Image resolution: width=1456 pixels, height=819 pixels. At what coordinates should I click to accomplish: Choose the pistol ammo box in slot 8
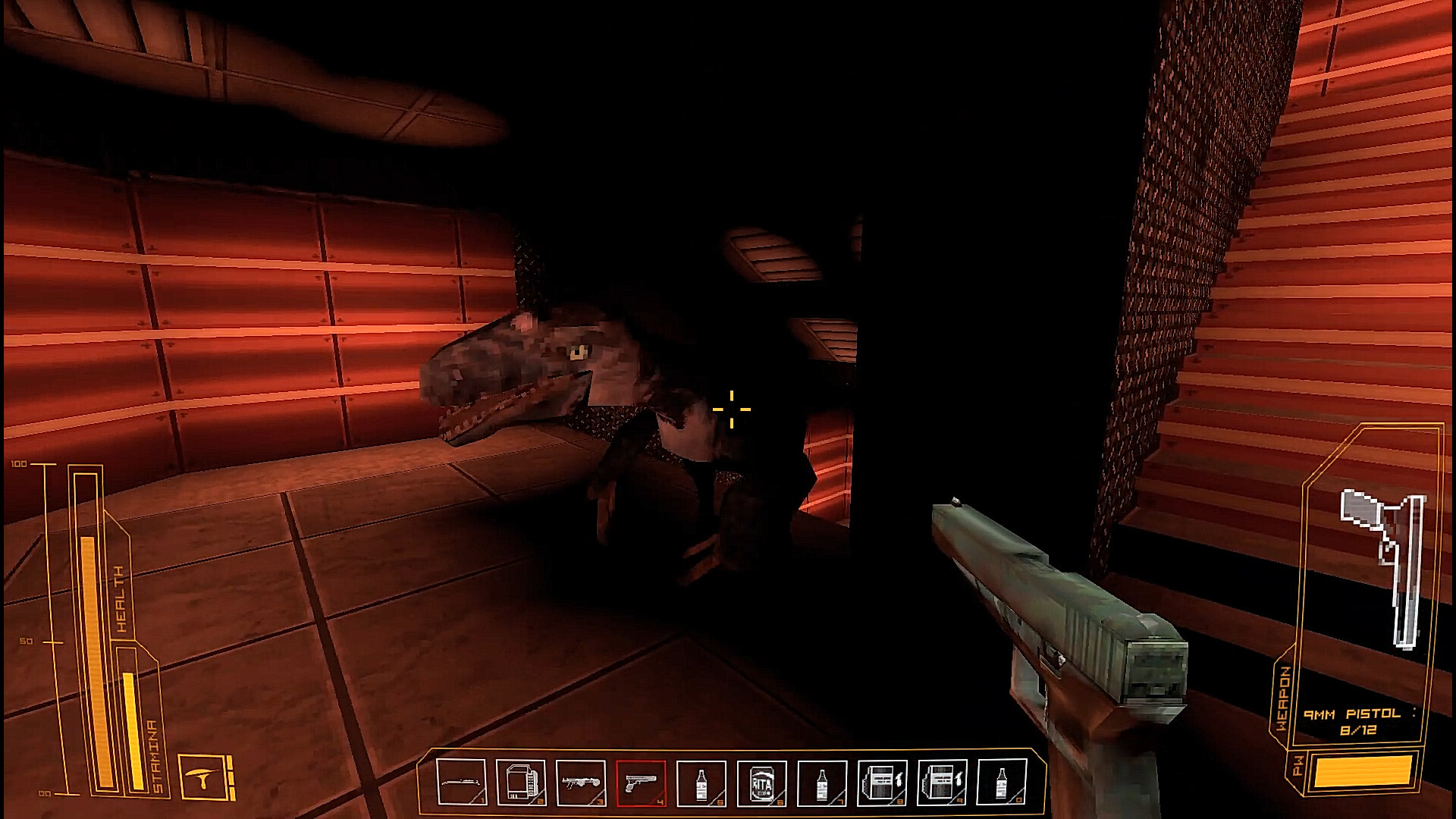pos(882,783)
